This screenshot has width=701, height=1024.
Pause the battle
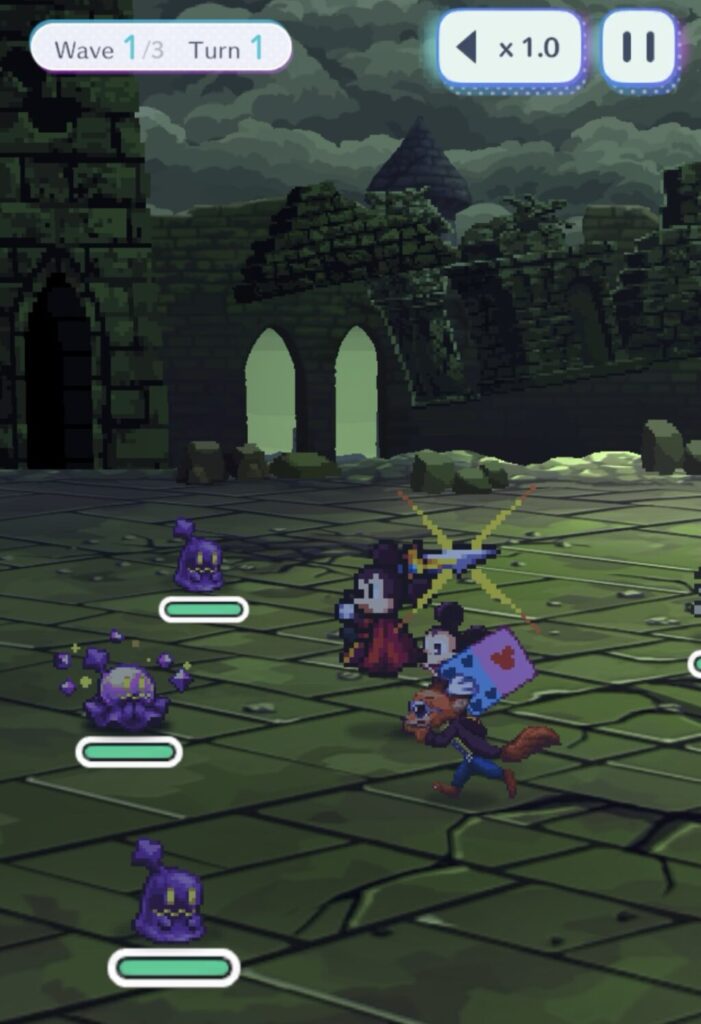pos(639,48)
